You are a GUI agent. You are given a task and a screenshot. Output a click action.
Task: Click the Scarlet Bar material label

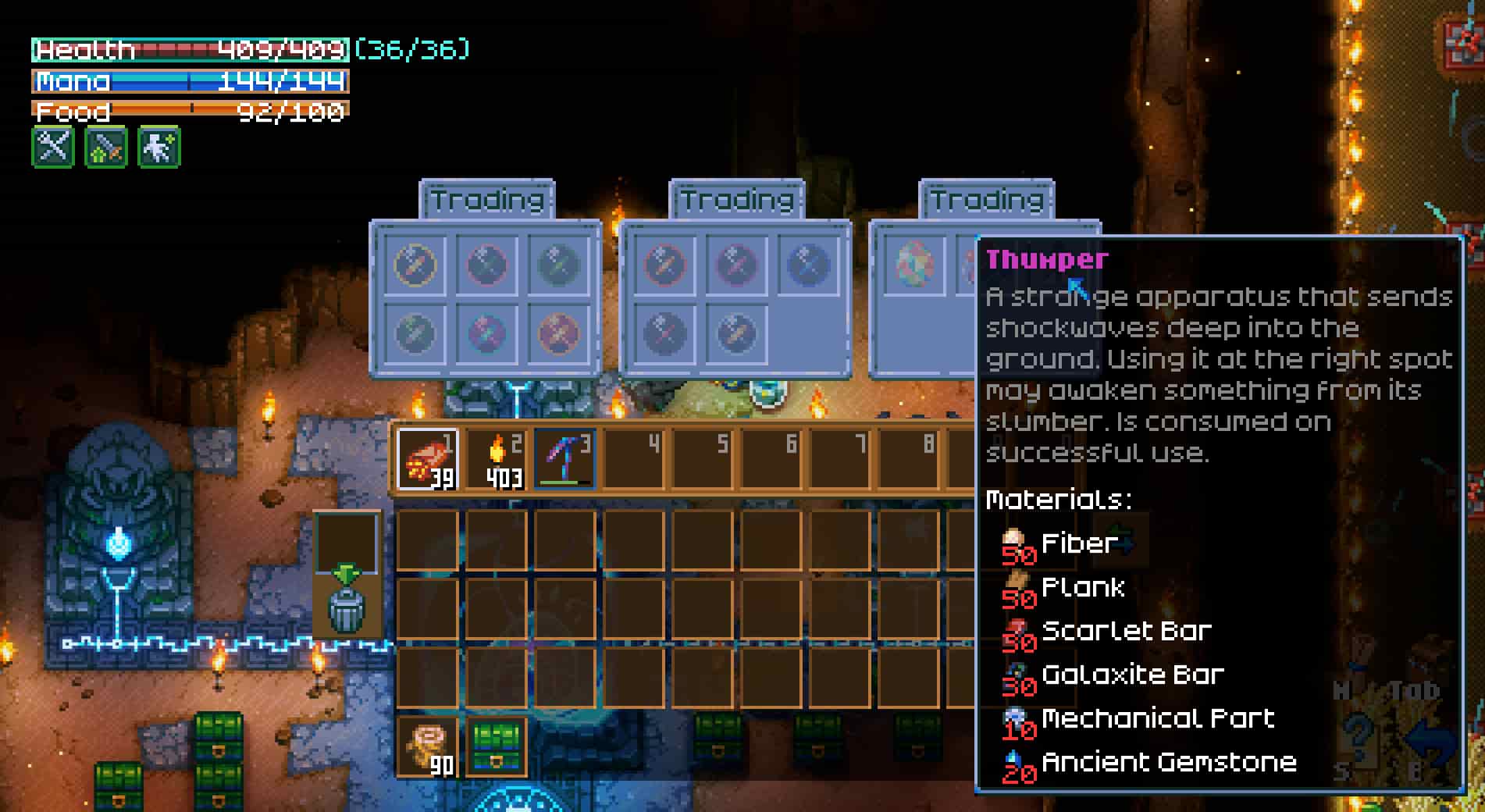tap(1124, 631)
